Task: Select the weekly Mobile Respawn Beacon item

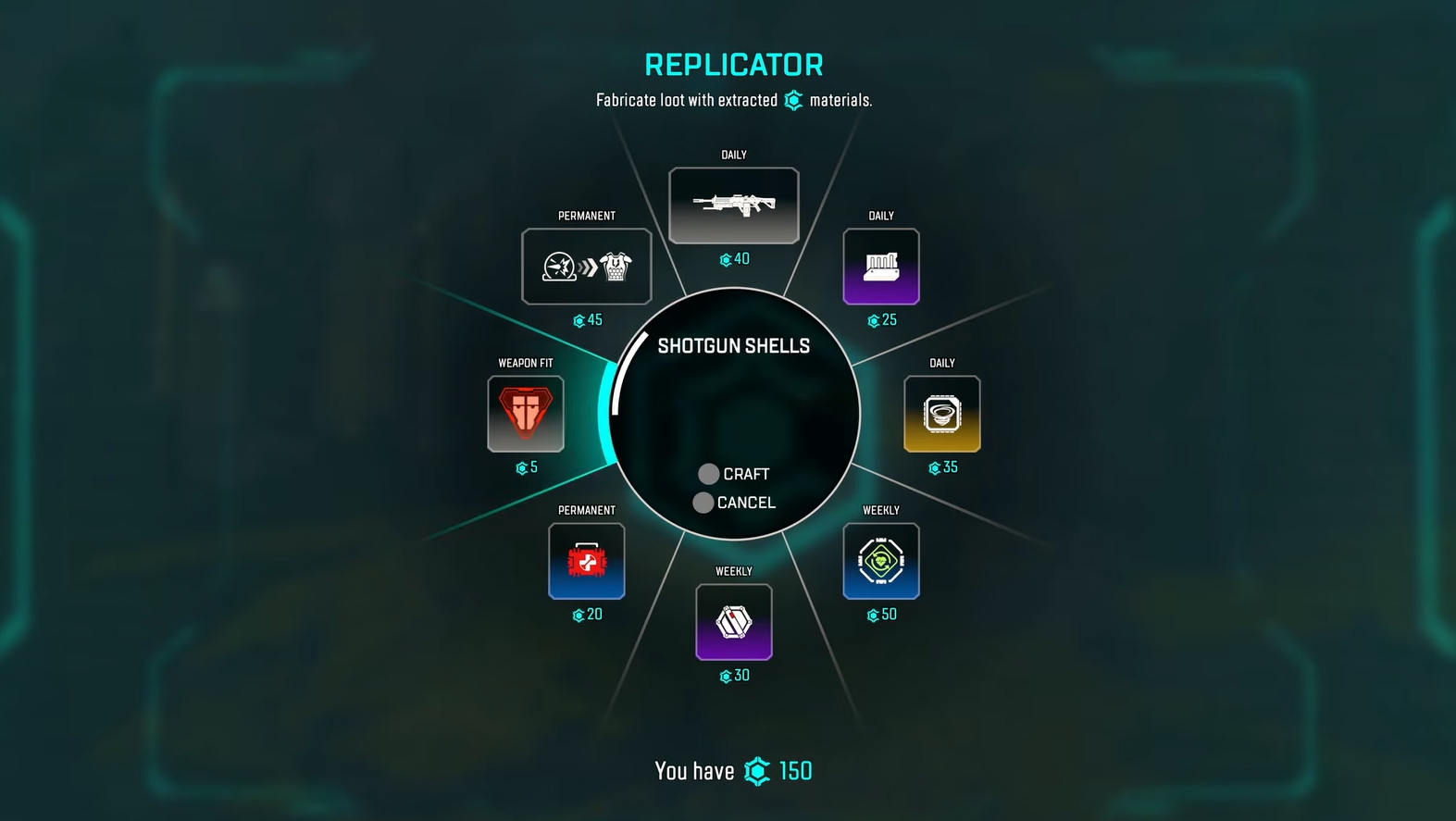Action: pos(734,622)
